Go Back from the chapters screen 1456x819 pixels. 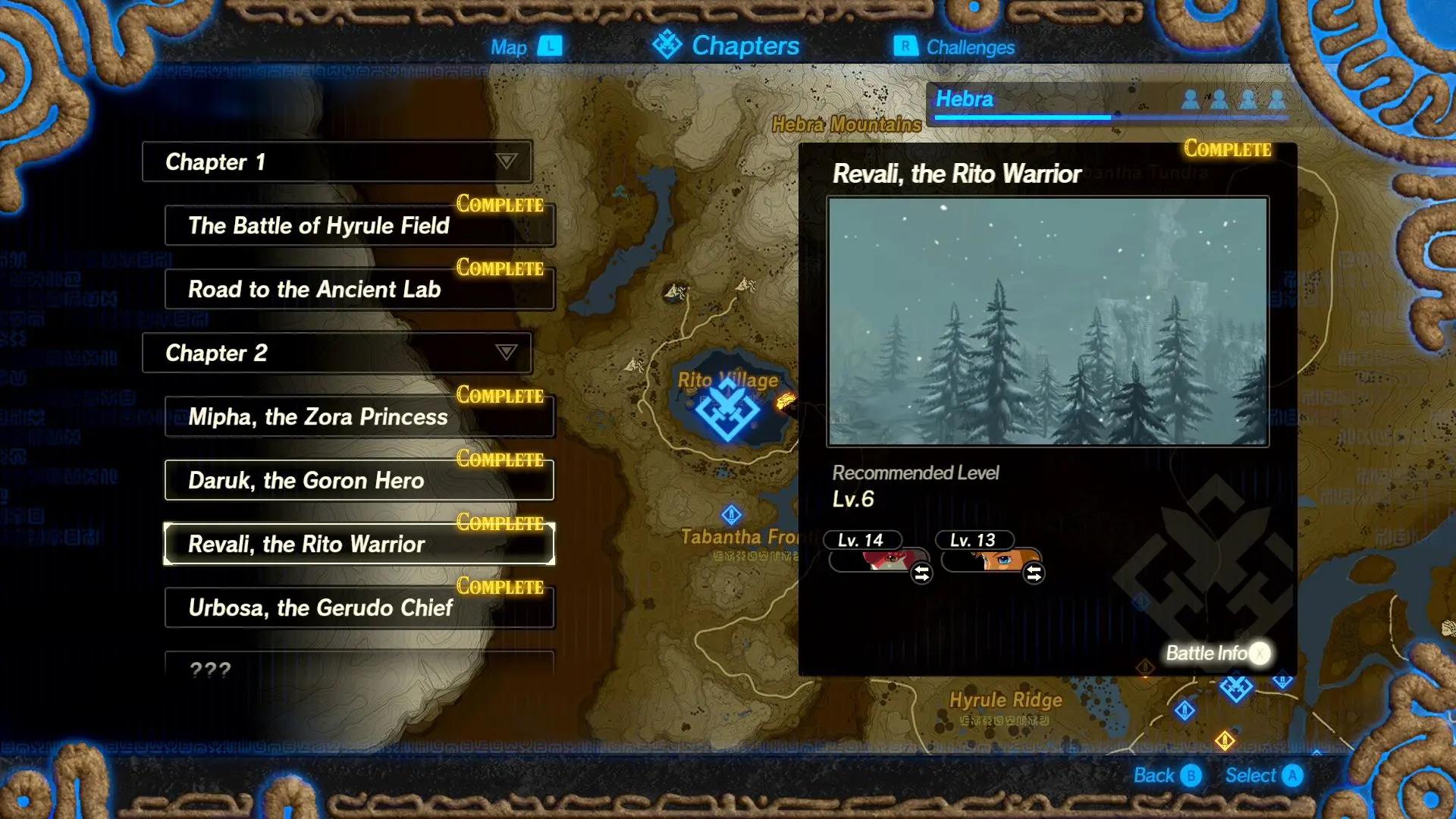coord(1166,776)
